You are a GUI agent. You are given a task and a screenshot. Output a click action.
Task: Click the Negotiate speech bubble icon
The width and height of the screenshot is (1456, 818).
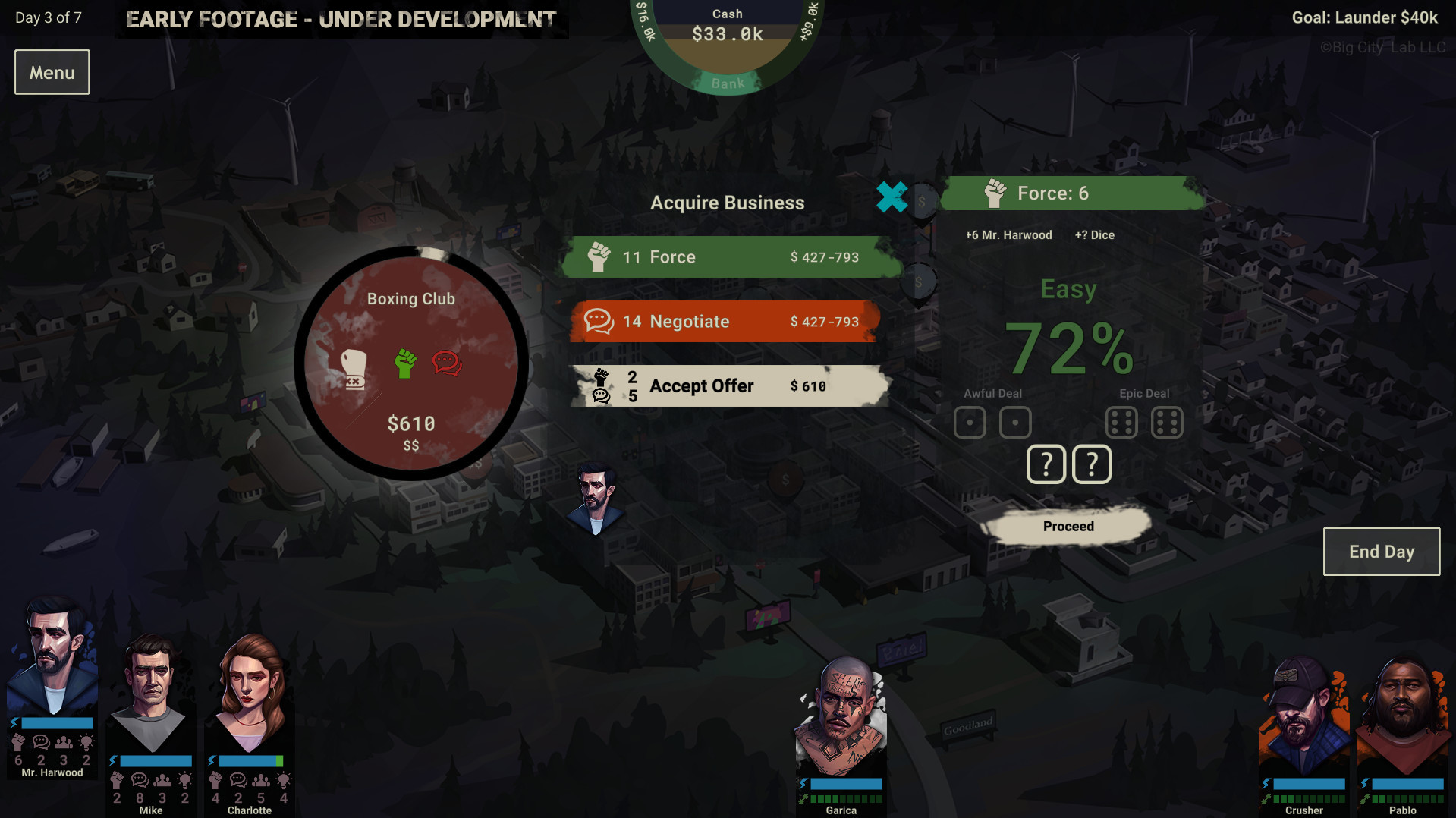coord(600,321)
